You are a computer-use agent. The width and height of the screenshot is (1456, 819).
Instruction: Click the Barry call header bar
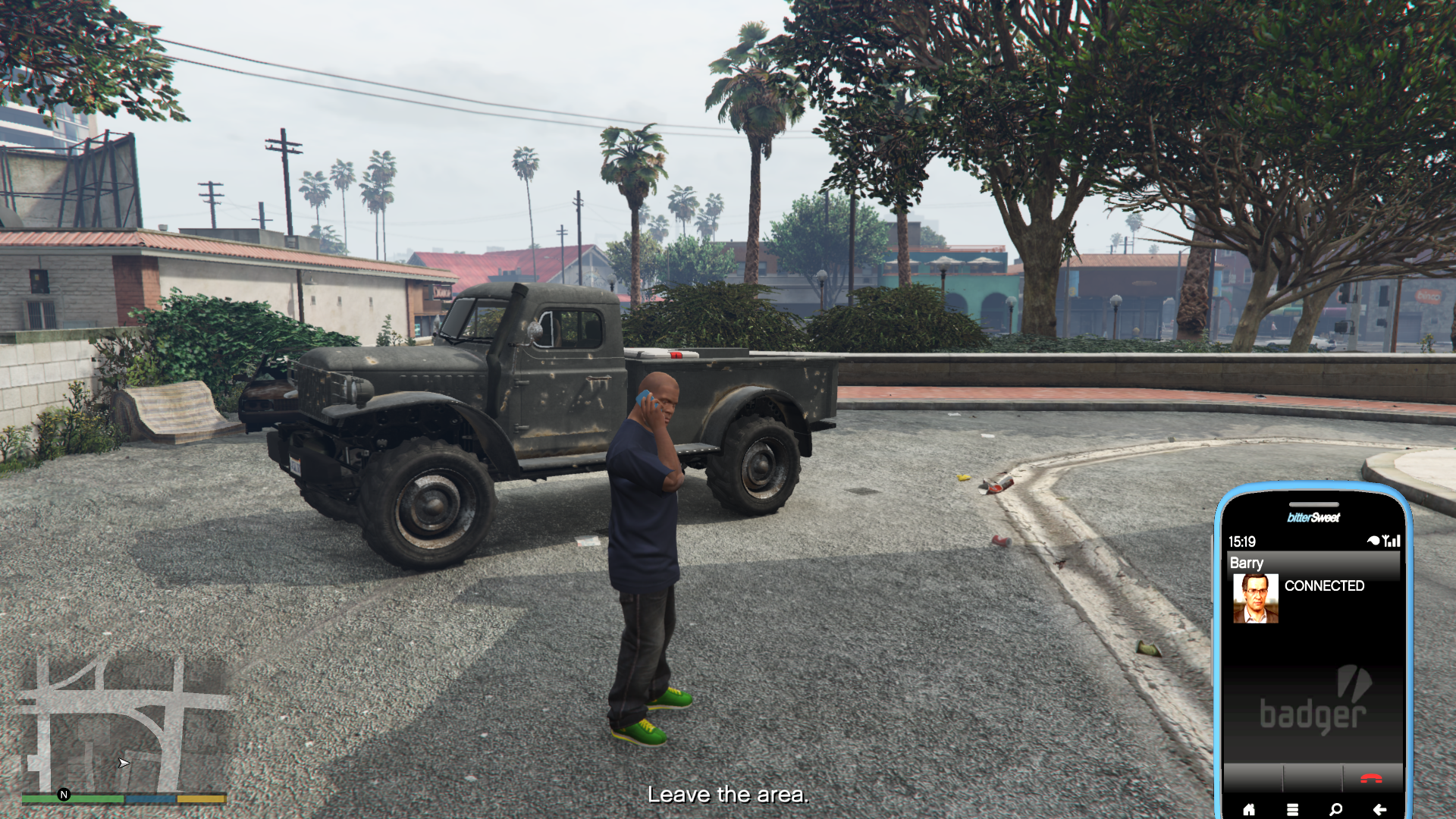(x=1289, y=563)
